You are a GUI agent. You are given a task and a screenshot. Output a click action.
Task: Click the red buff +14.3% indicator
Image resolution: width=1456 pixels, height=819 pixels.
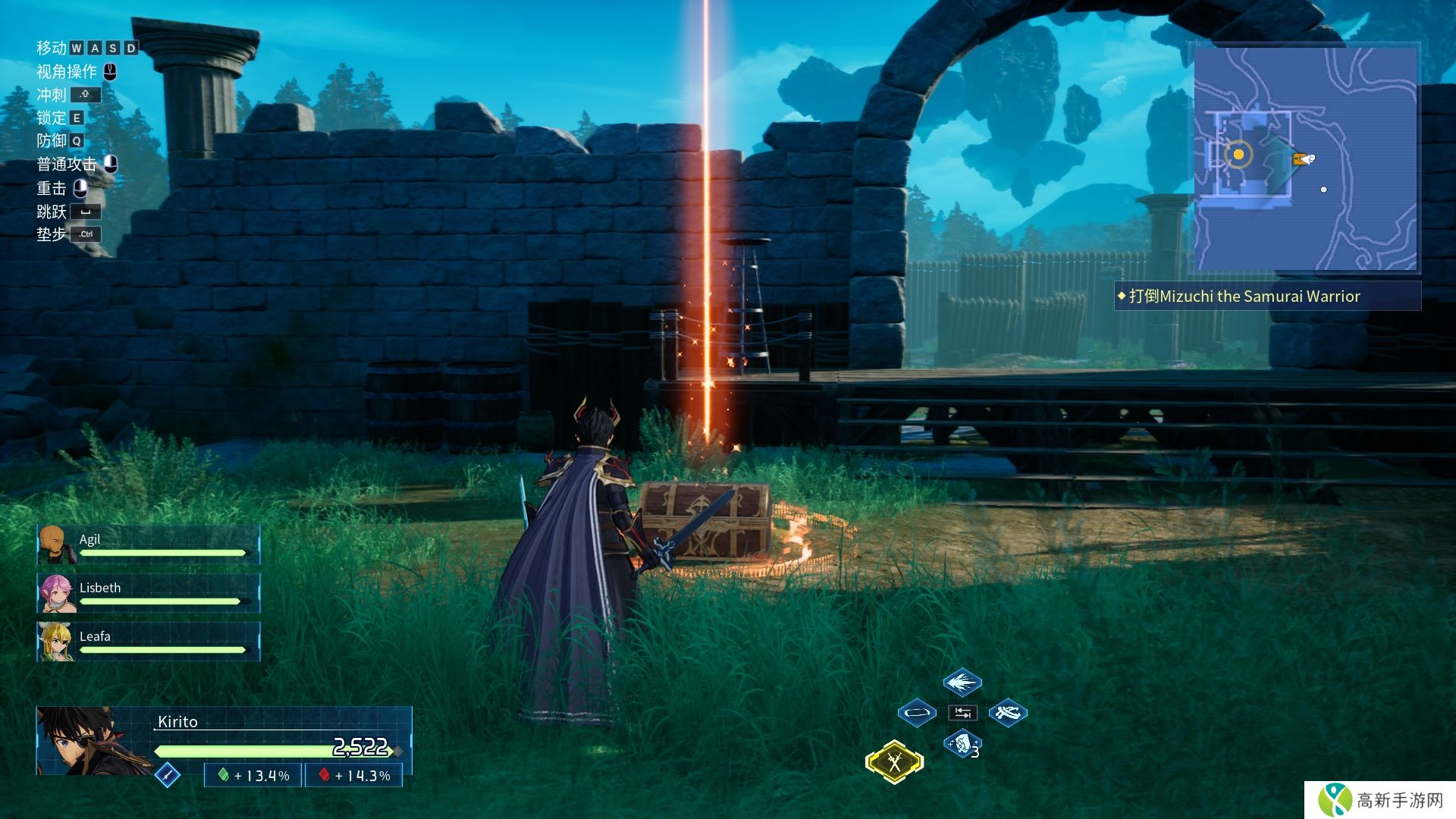coord(354,776)
